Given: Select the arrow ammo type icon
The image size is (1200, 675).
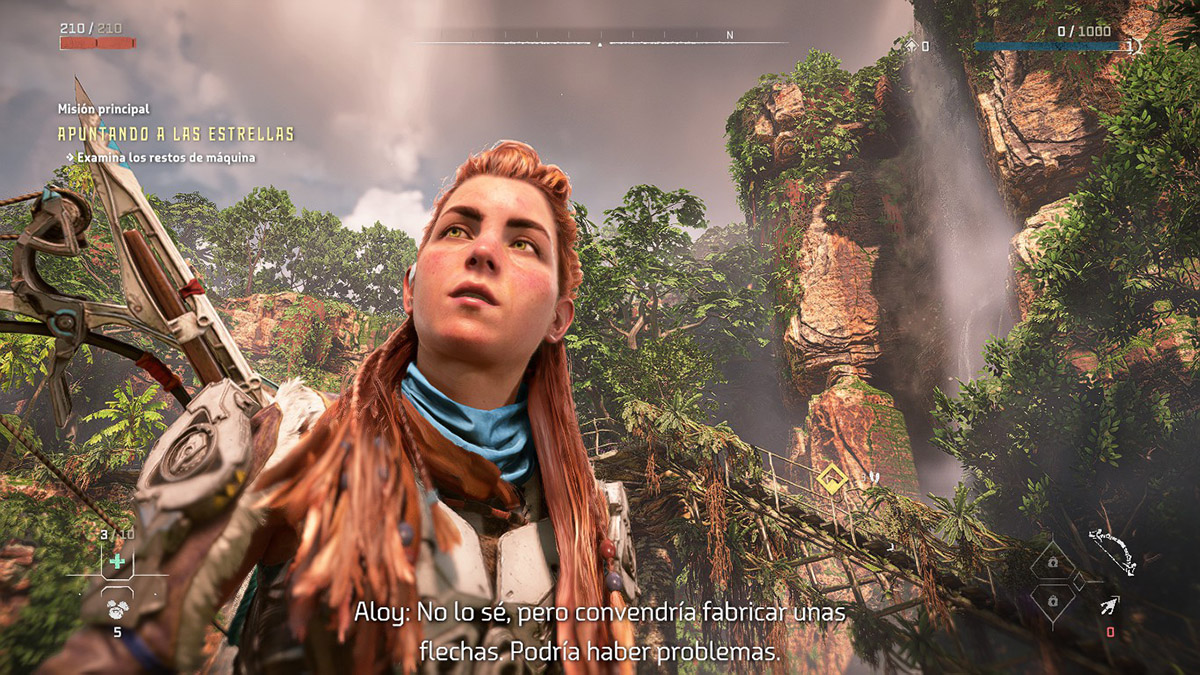Looking at the screenshot, I should pyautogui.click(x=1108, y=605).
